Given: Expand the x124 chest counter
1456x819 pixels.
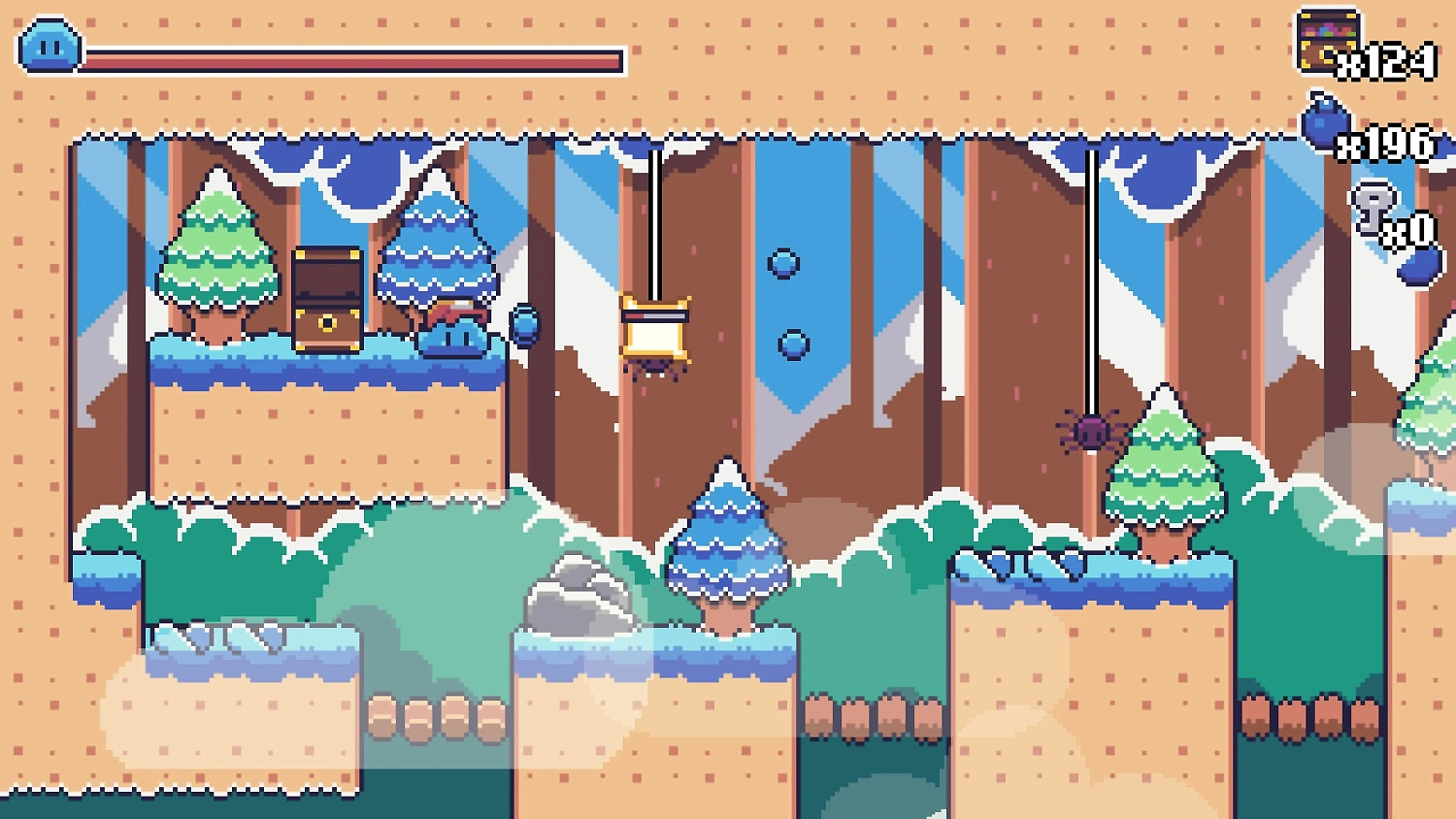Looking at the screenshot, I should coord(1390,65).
